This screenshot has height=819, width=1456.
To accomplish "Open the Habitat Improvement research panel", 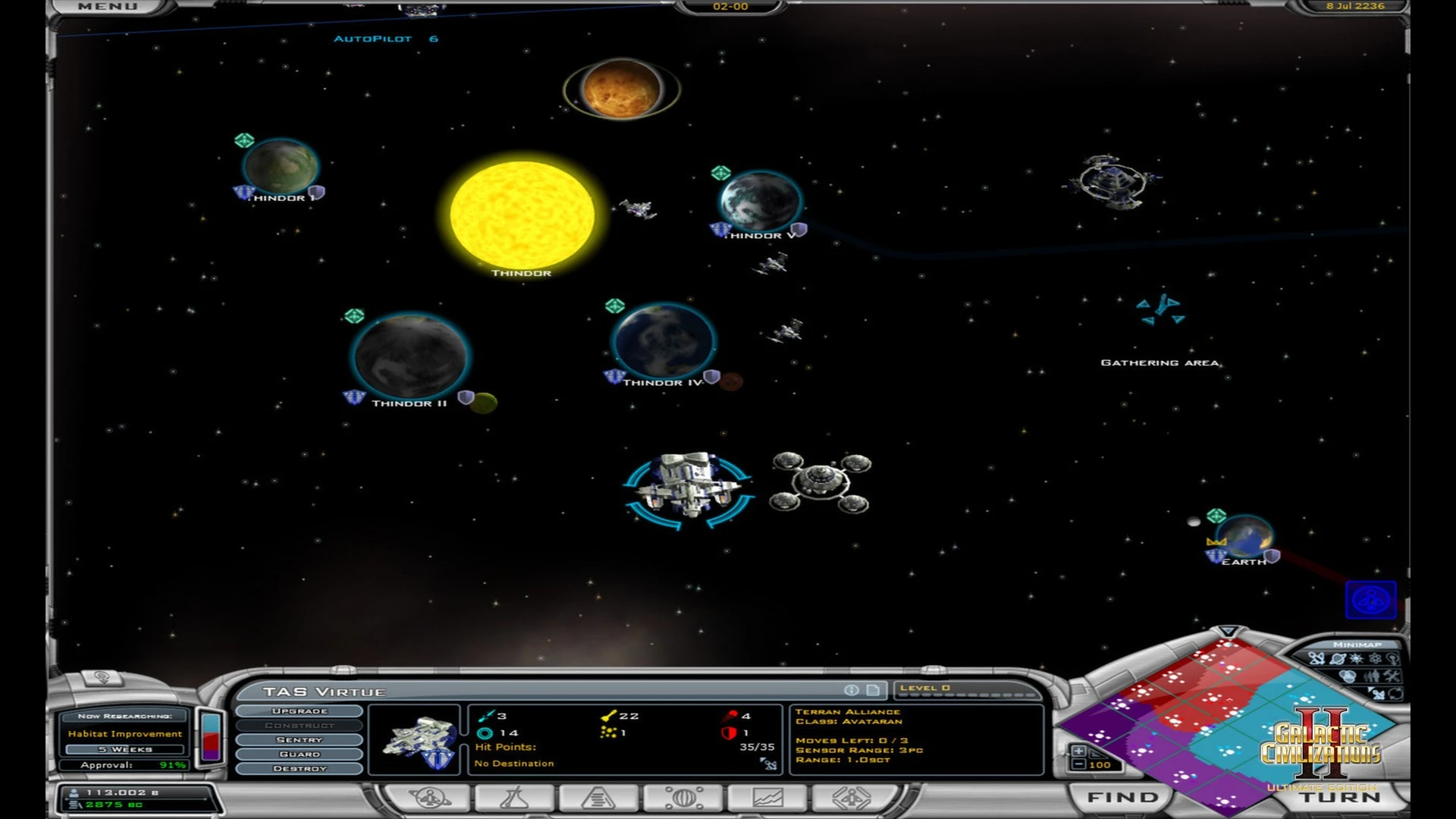I will (x=125, y=733).
